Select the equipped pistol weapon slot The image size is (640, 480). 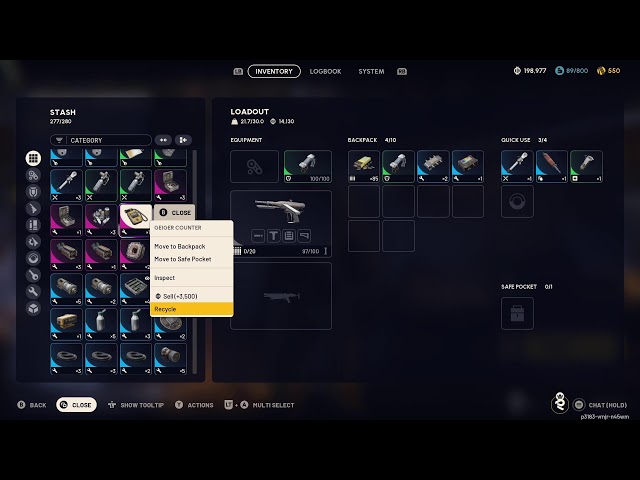tap(281, 223)
